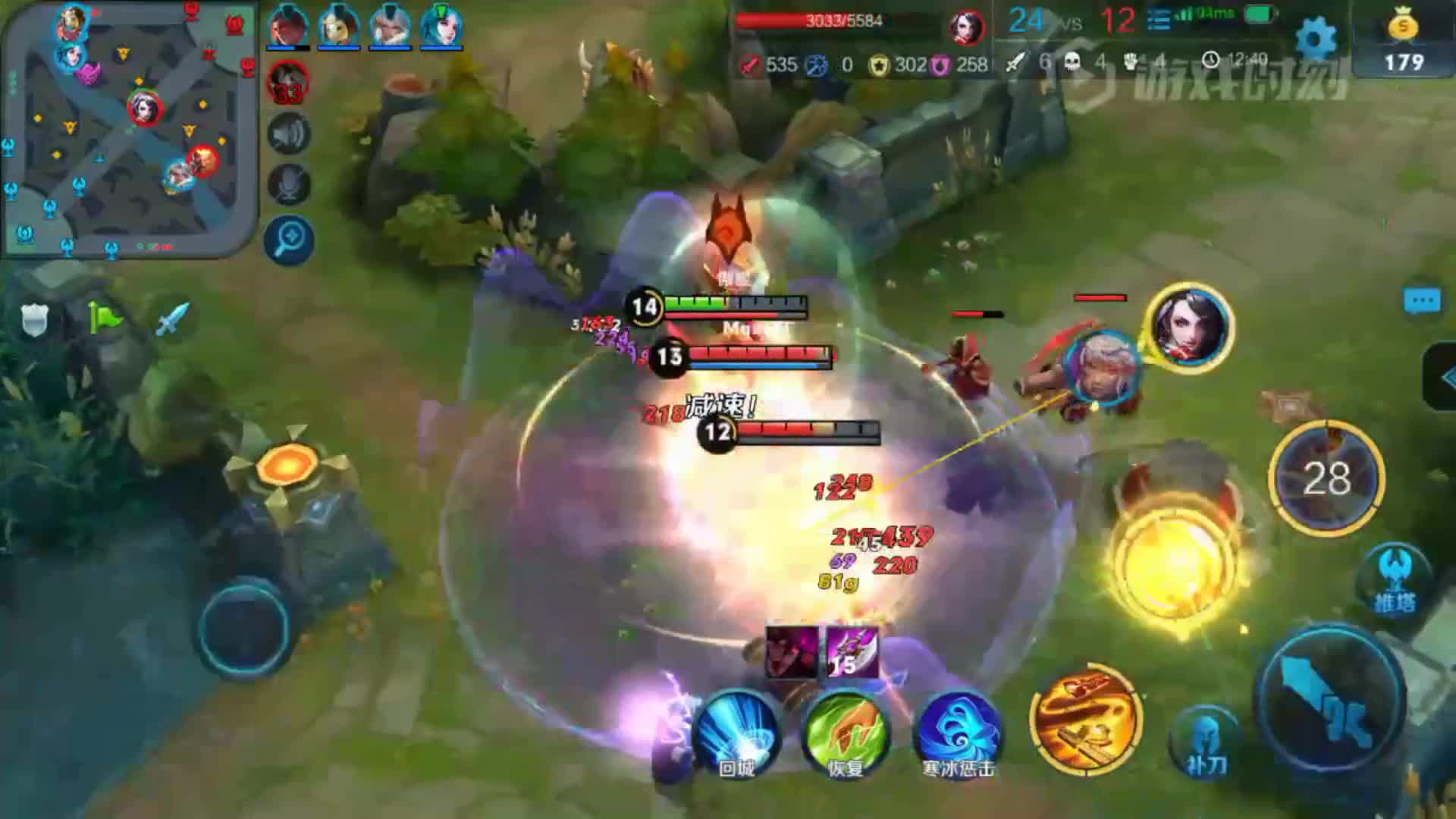
Task: Send the green flag rally signal
Action: (103, 318)
